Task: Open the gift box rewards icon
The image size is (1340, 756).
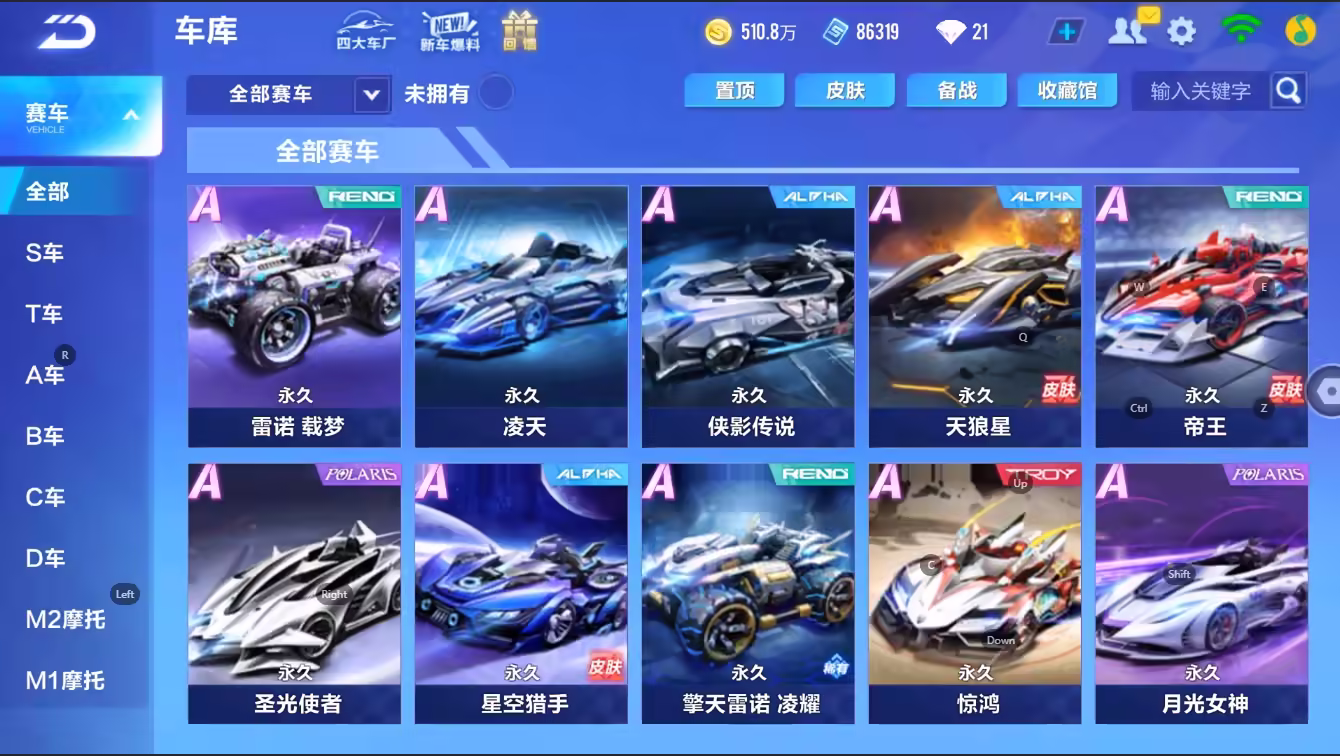Action: point(519,31)
